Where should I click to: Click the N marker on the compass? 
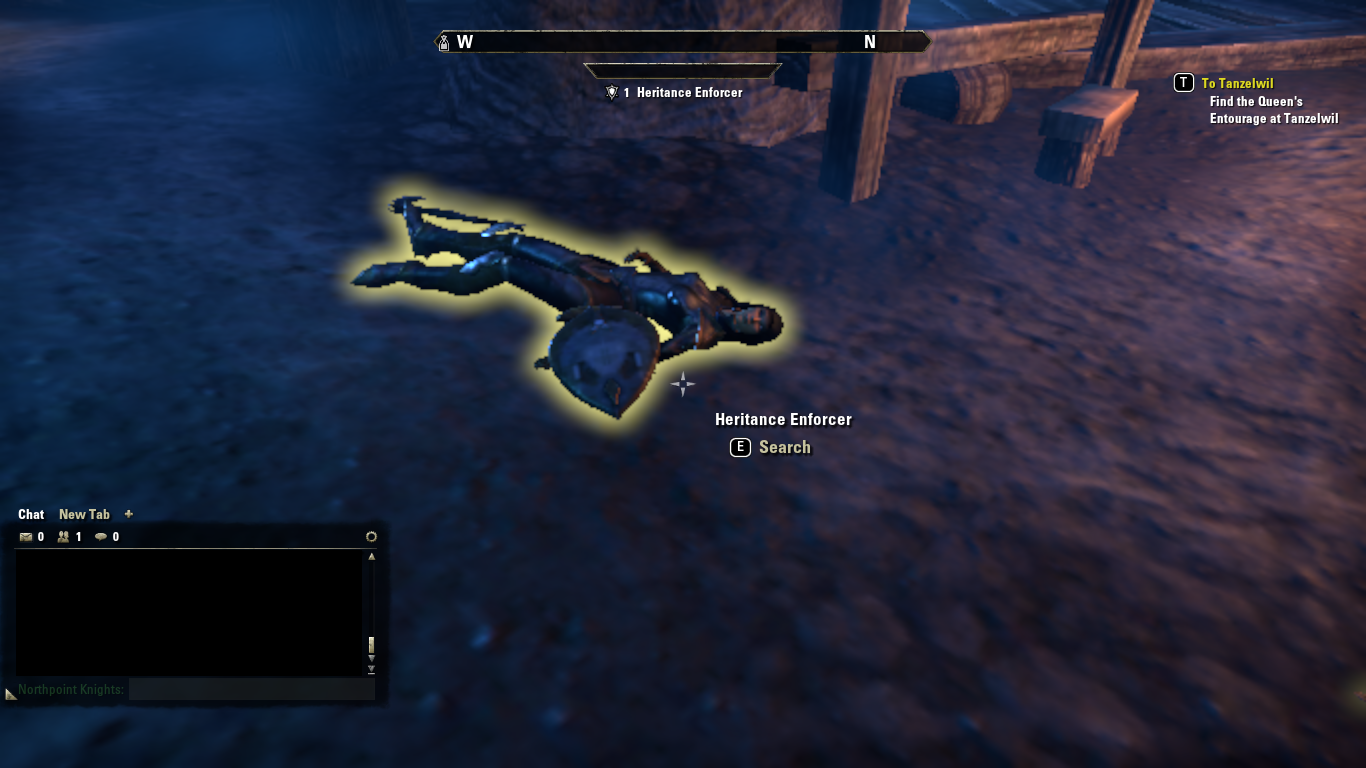pos(869,42)
